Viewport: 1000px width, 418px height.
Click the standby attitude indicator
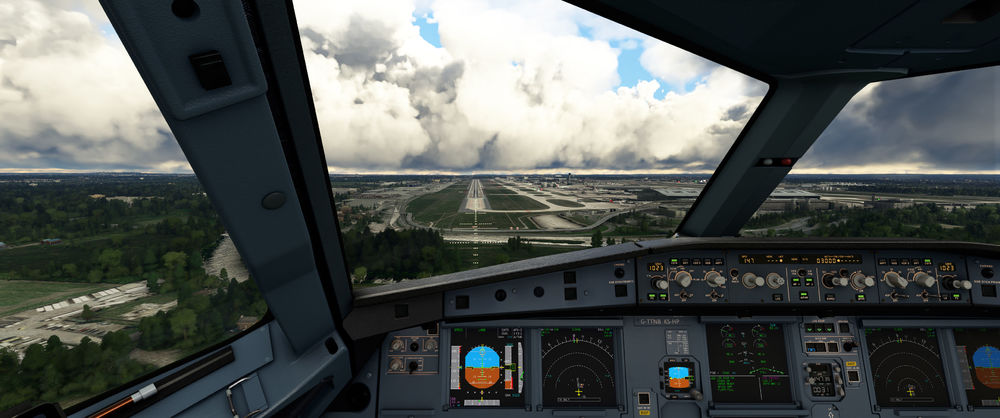[678, 377]
